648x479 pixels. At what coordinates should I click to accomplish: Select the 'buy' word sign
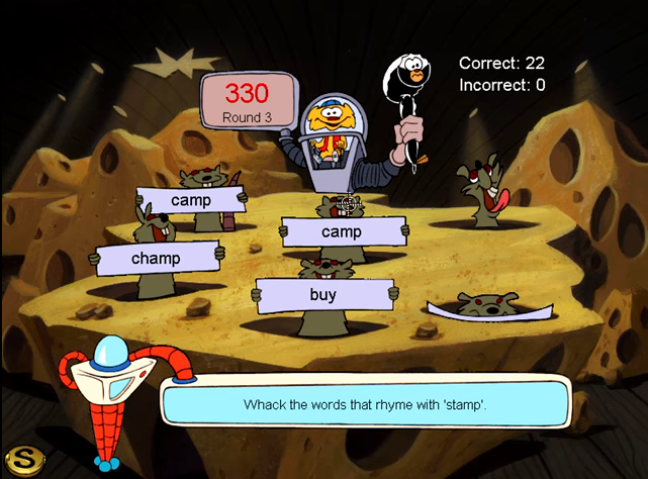coord(322,295)
